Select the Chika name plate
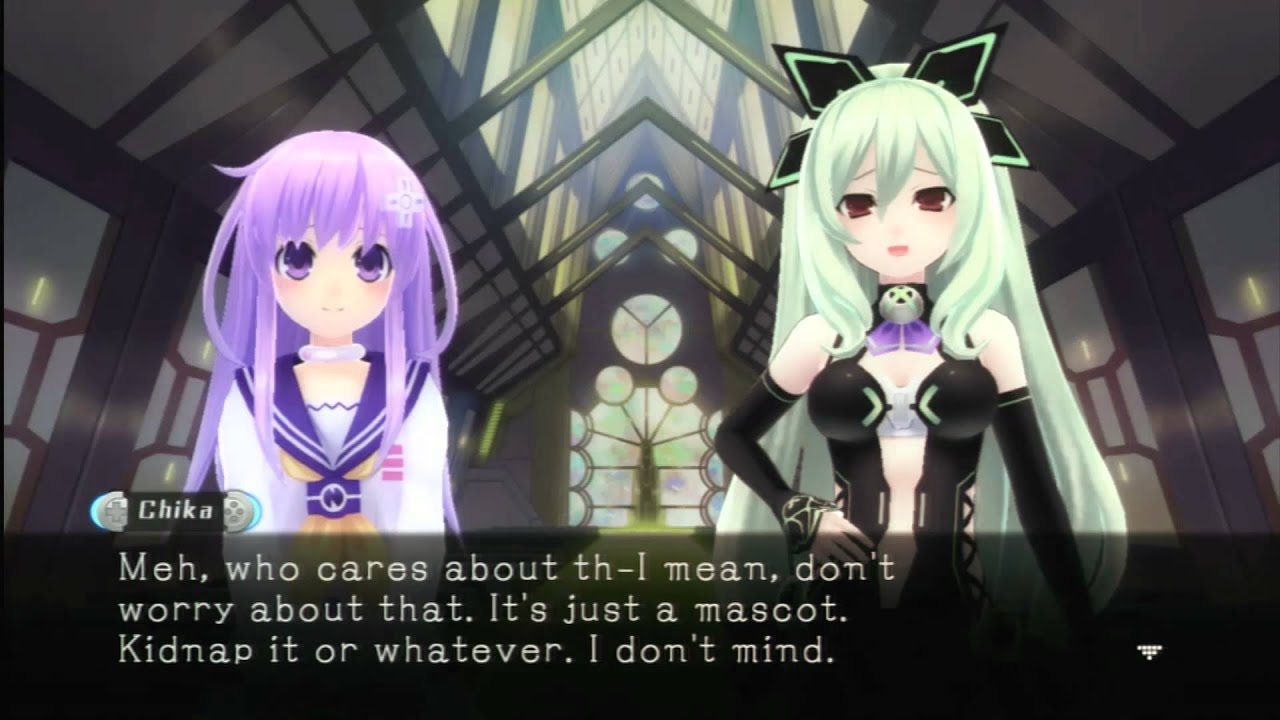 [x=175, y=510]
